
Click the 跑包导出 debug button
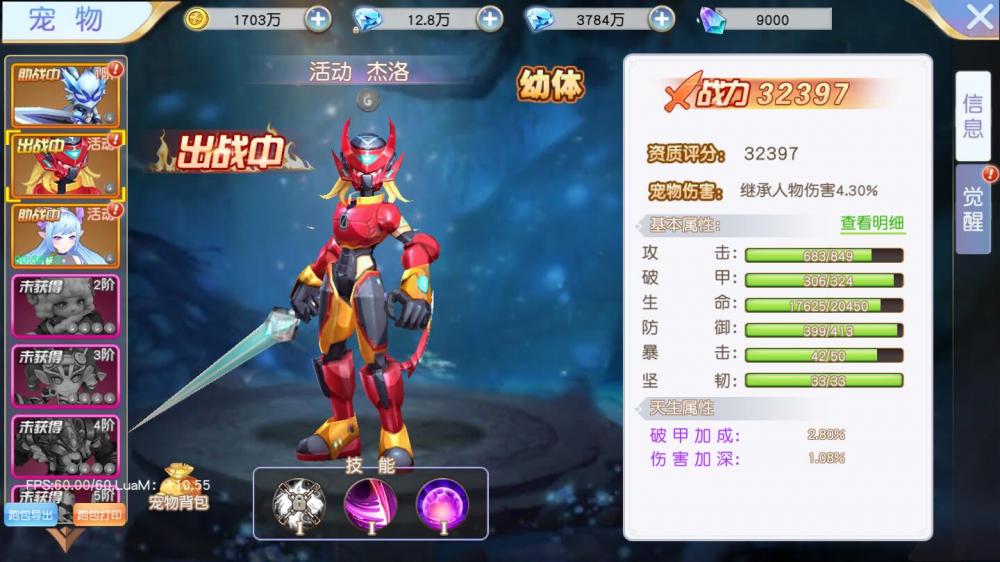(x=31, y=516)
